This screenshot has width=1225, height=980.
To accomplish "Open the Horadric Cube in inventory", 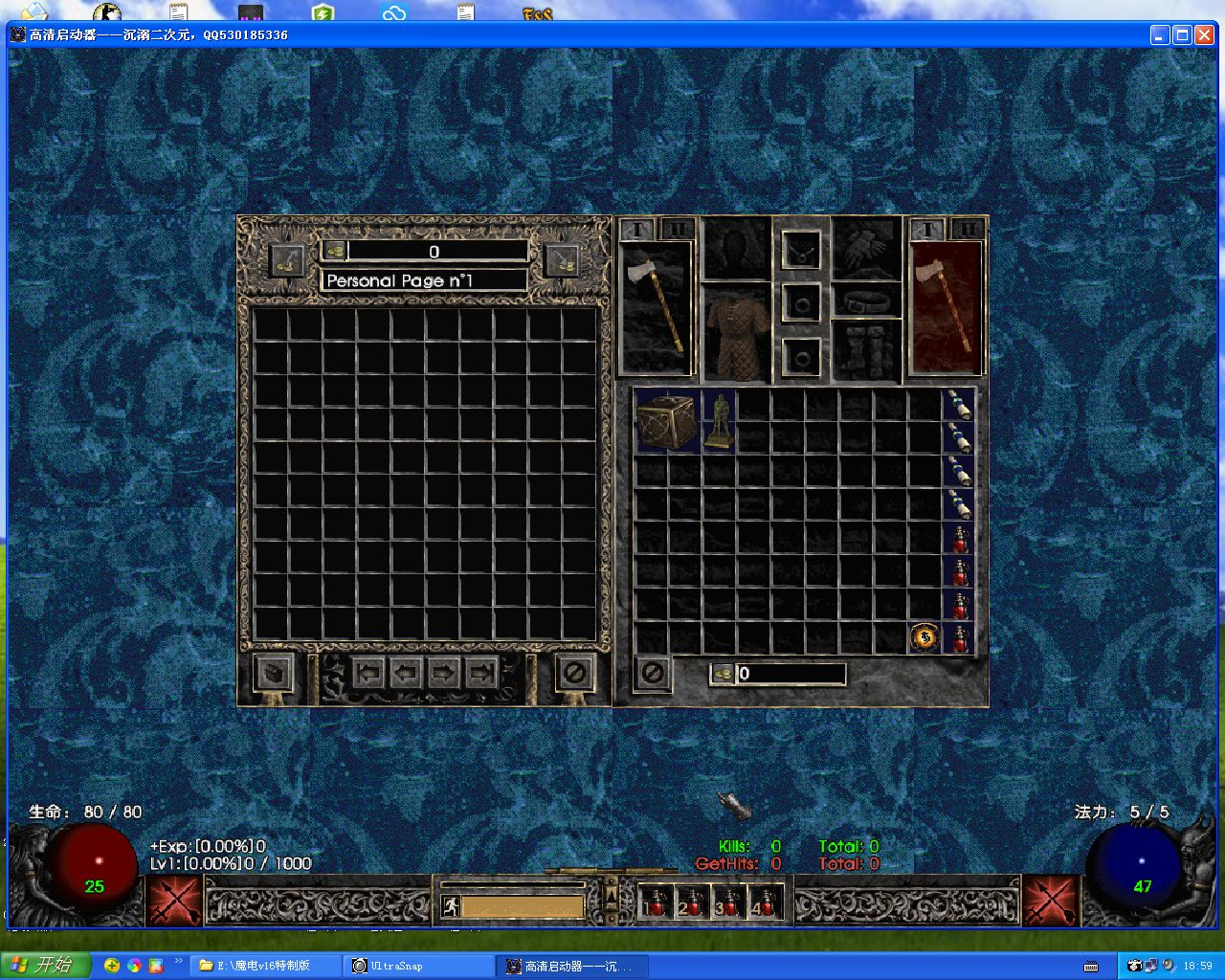I will (666, 421).
